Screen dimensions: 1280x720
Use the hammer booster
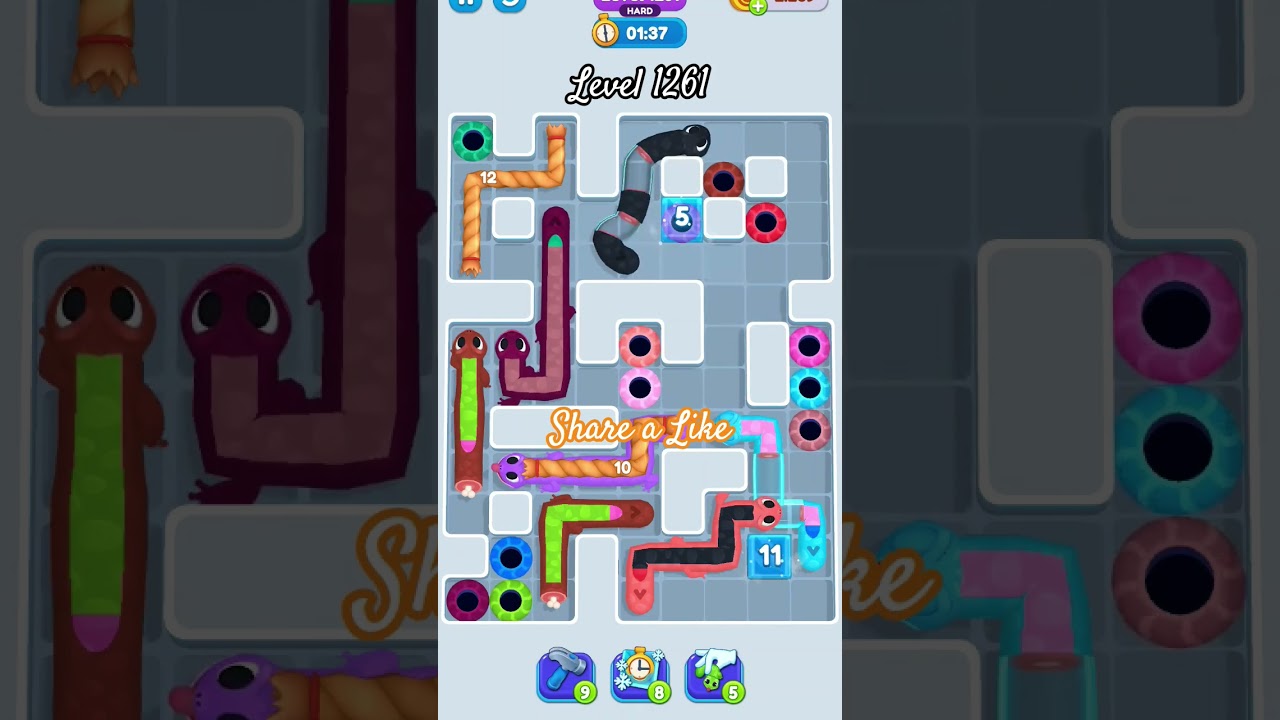(x=565, y=675)
